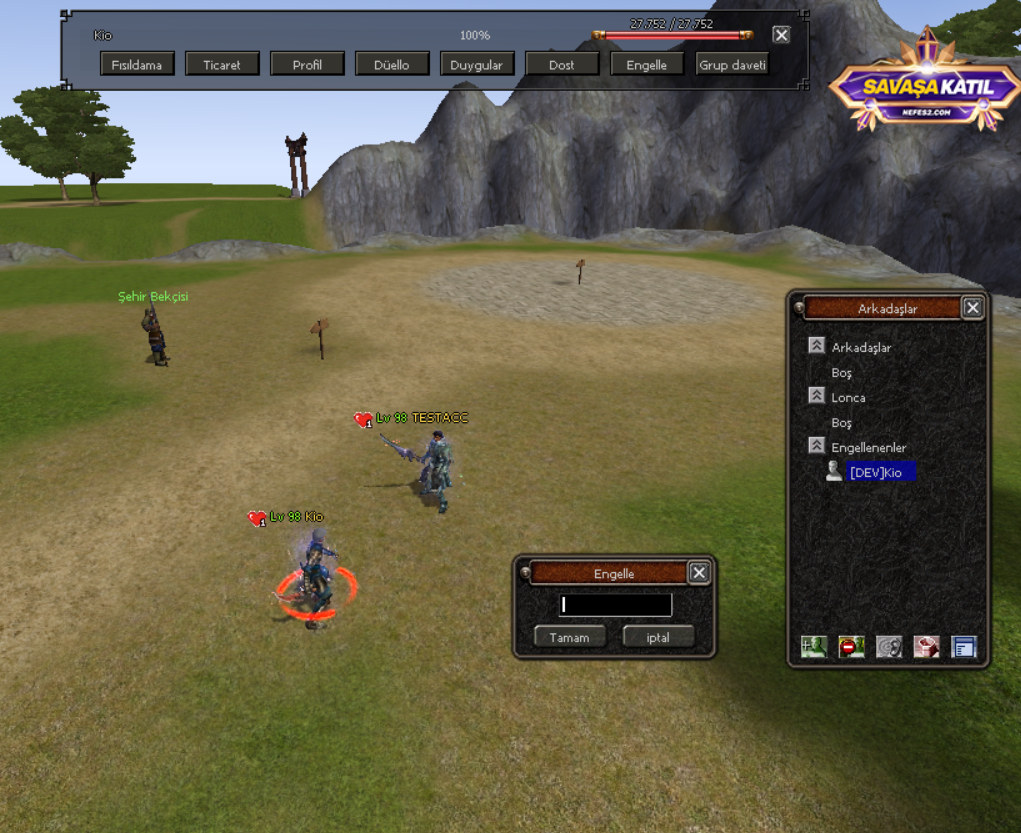Close the Kio target panel

781,35
